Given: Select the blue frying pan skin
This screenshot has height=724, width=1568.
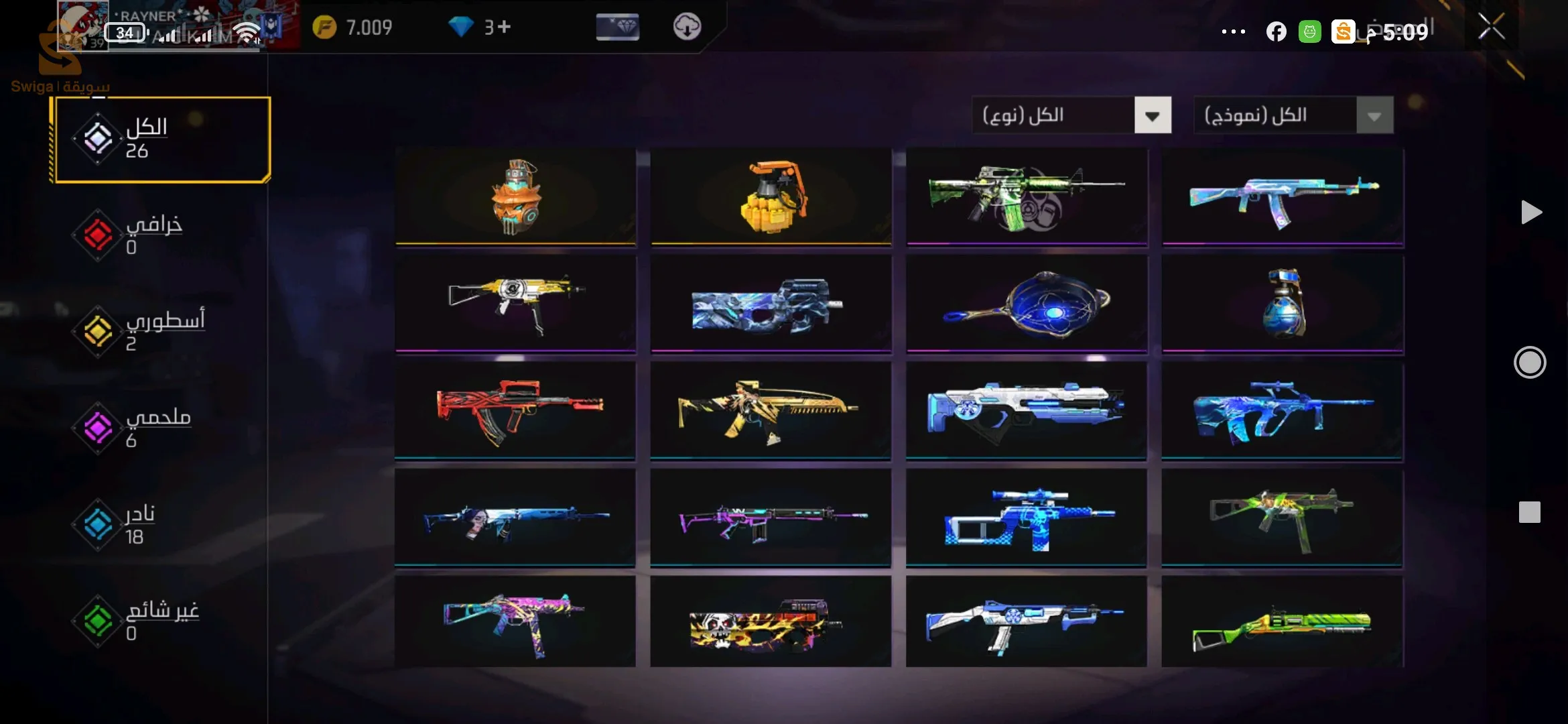Looking at the screenshot, I should click(1026, 304).
